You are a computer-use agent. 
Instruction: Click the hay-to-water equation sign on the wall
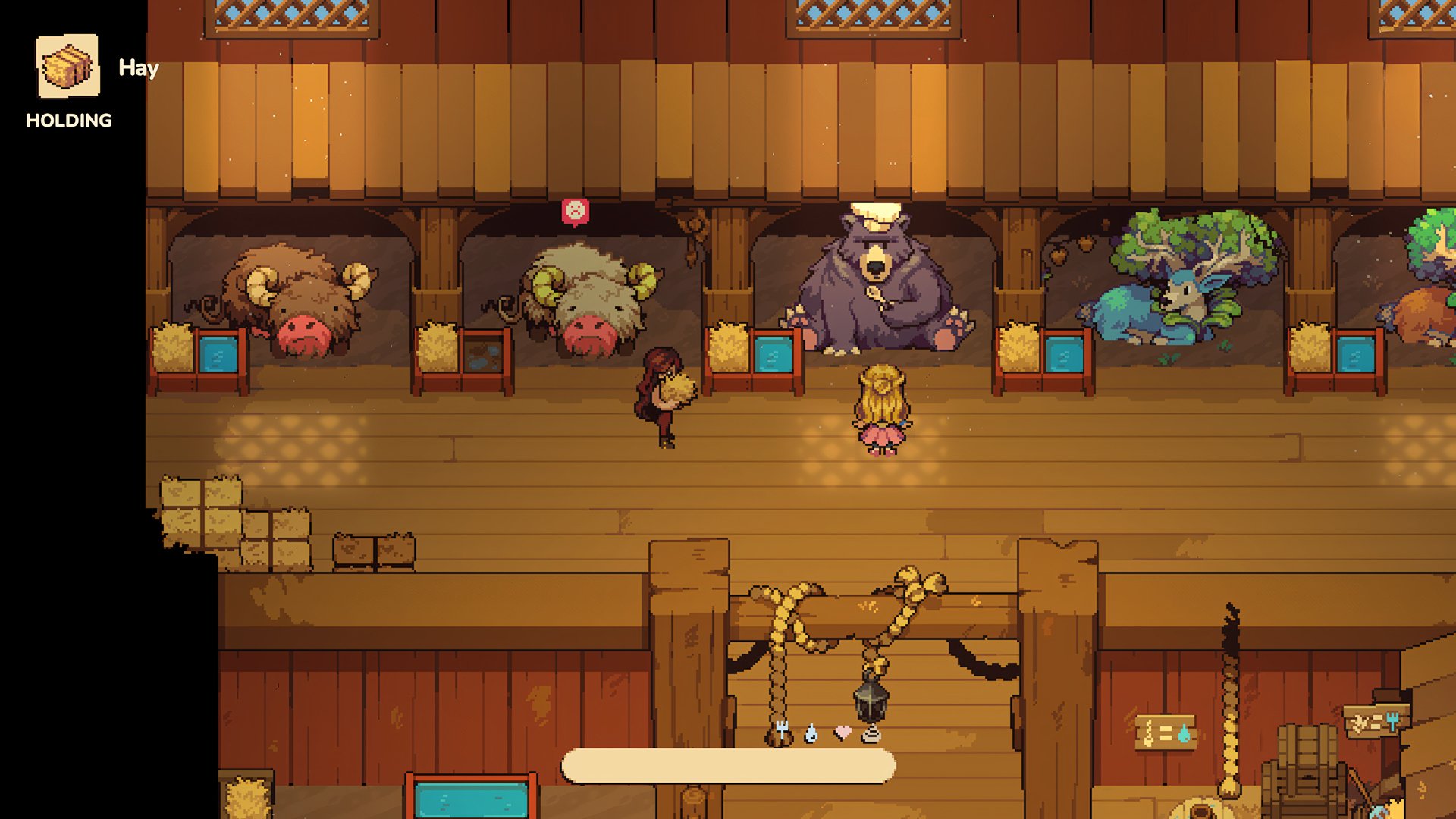(x=1166, y=732)
